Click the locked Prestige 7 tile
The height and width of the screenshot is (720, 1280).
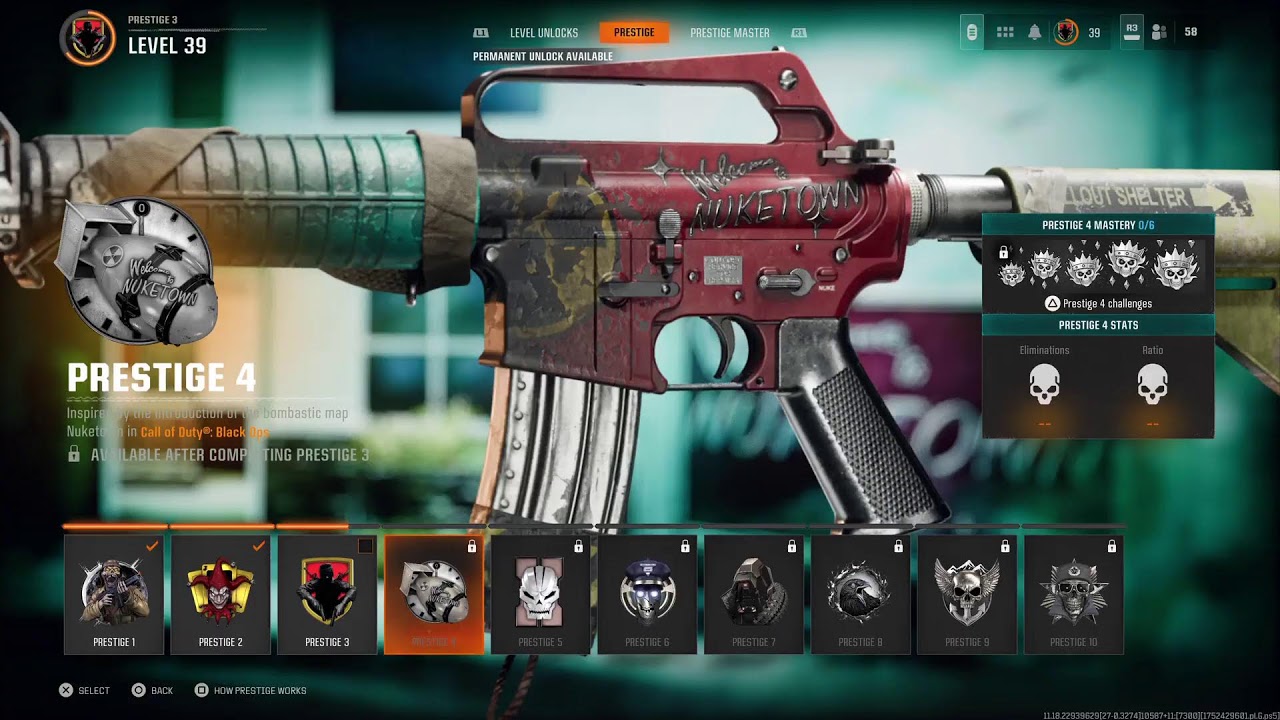click(x=753, y=595)
